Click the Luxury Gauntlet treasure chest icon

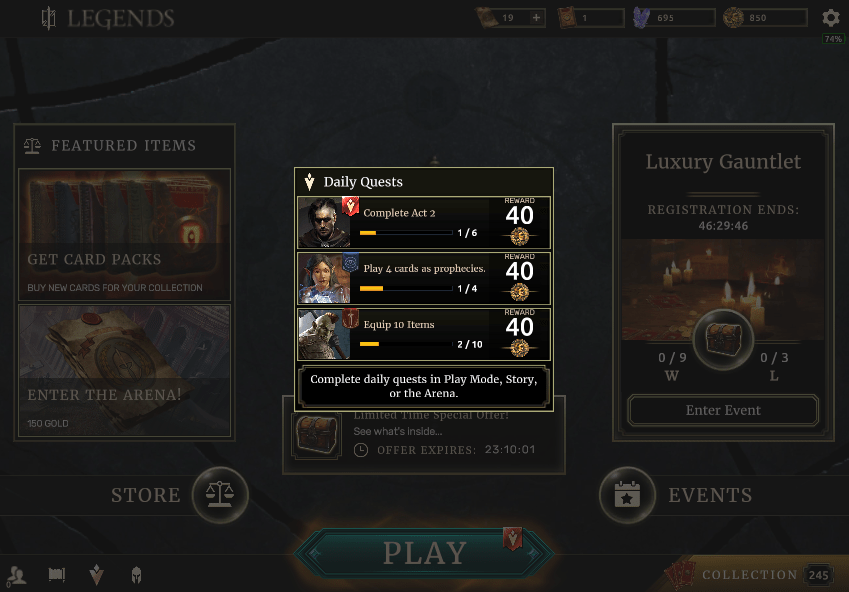tap(723, 340)
